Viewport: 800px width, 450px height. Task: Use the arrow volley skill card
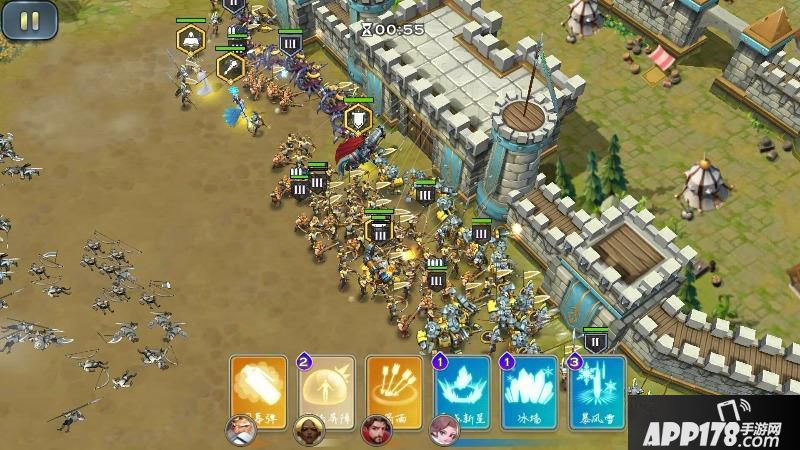tap(394, 386)
